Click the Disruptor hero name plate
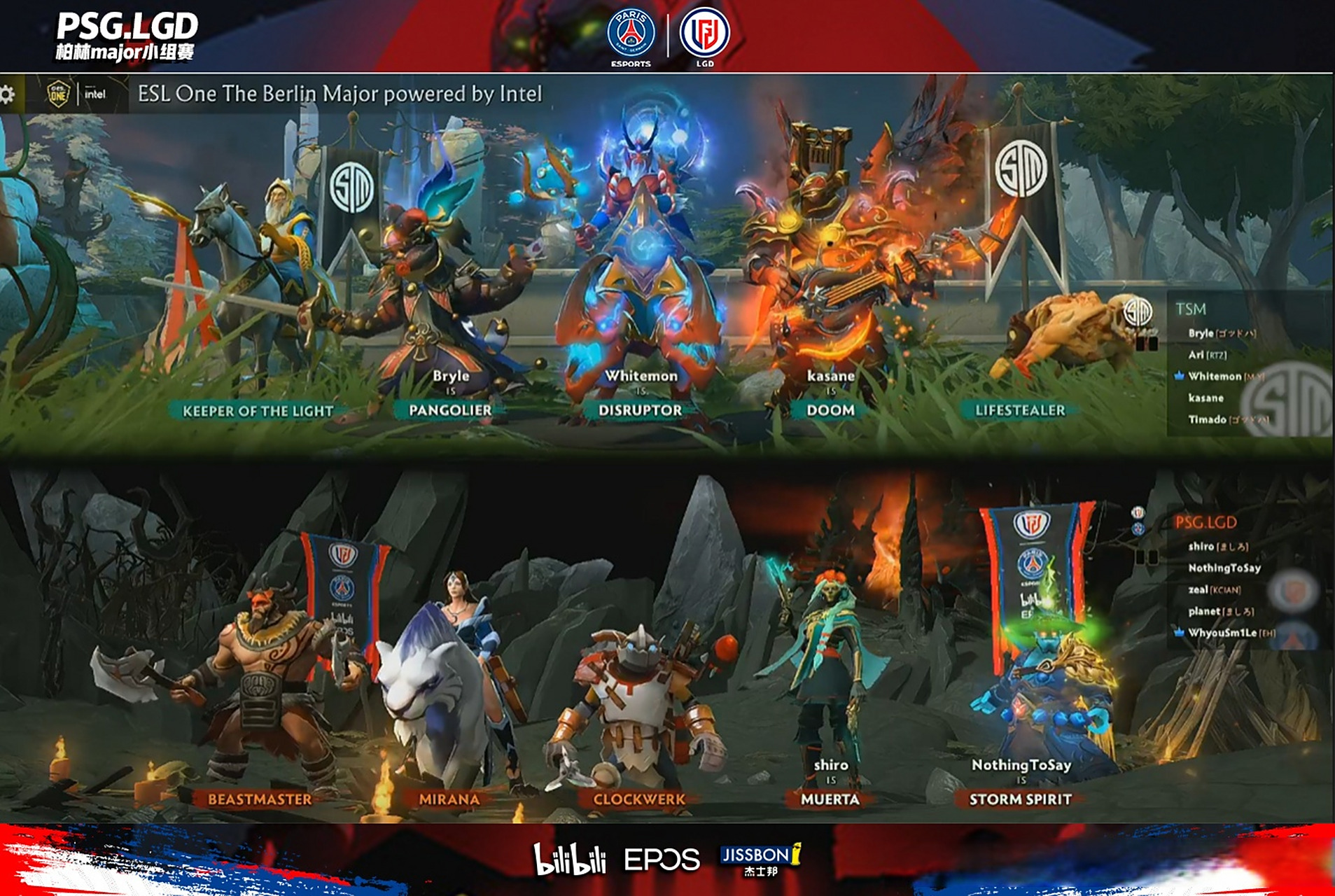 click(640, 410)
